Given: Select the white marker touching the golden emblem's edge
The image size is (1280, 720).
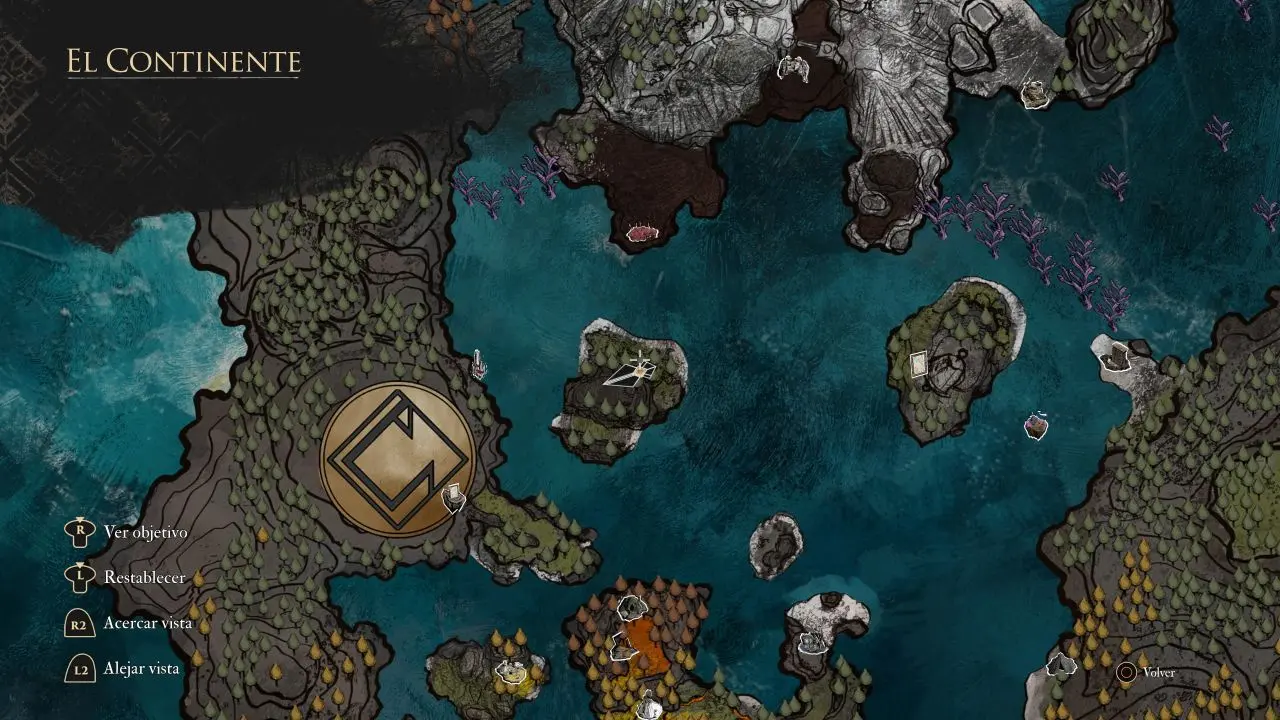Looking at the screenshot, I should (454, 497).
